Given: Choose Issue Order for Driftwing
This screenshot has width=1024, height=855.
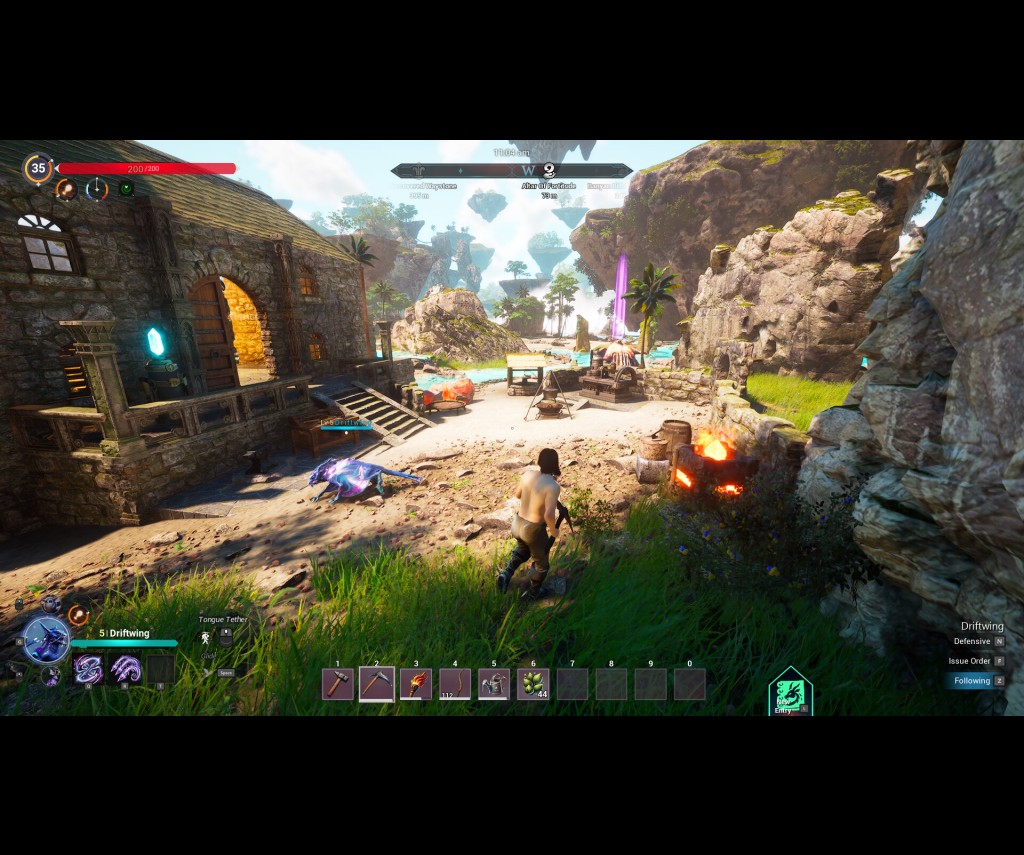Looking at the screenshot, I should tap(970, 661).
